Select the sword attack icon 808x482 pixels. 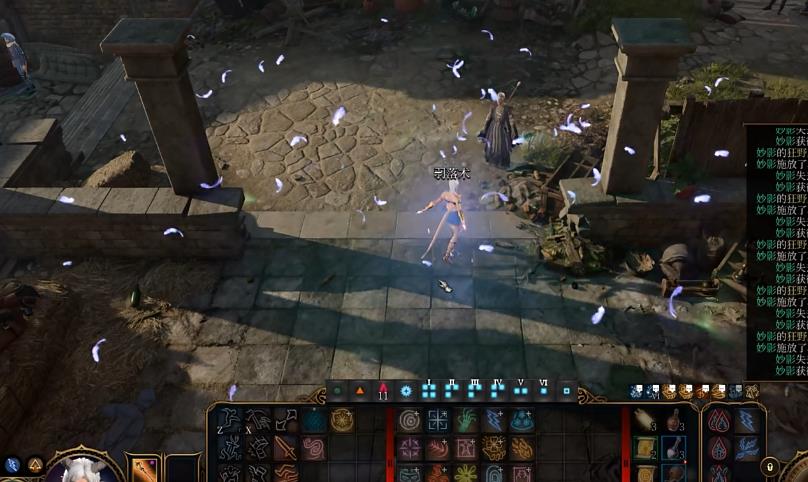[x=286, y=447]
